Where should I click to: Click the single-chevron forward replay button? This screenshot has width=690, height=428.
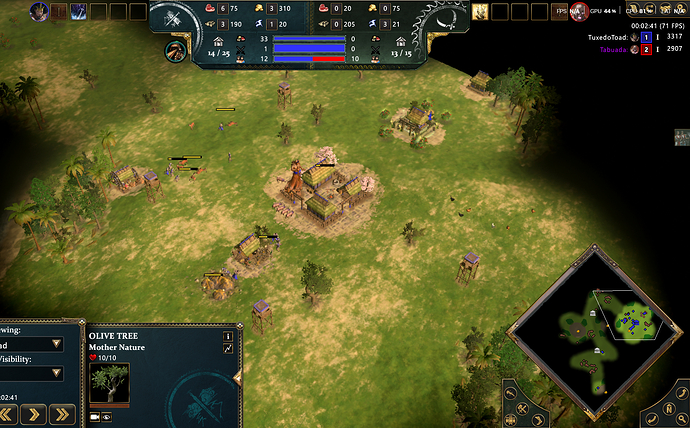pos(33,413)
